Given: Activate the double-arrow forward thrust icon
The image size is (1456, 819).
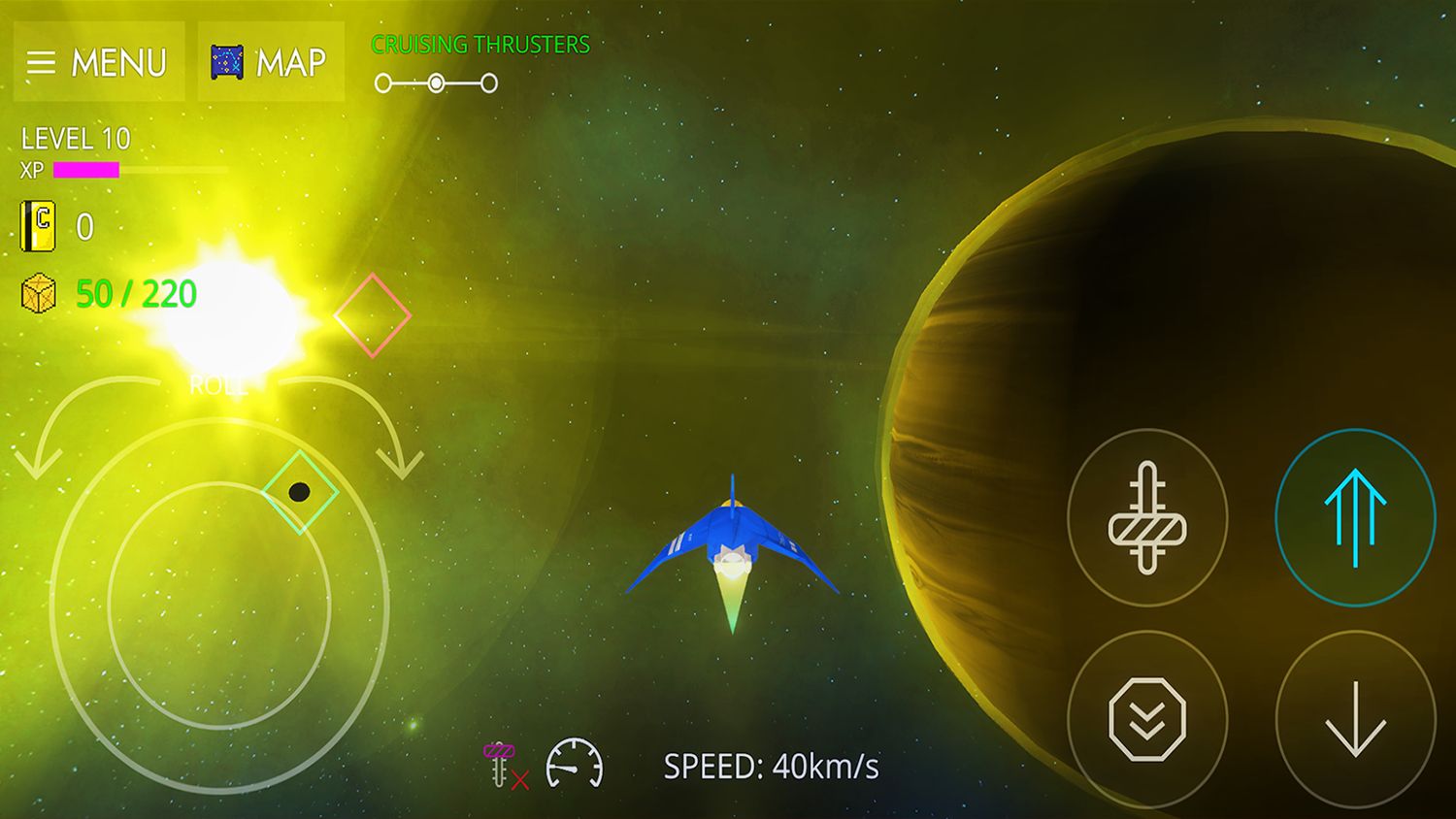Looking at the screenshot, I should [x=1355, y=518].
